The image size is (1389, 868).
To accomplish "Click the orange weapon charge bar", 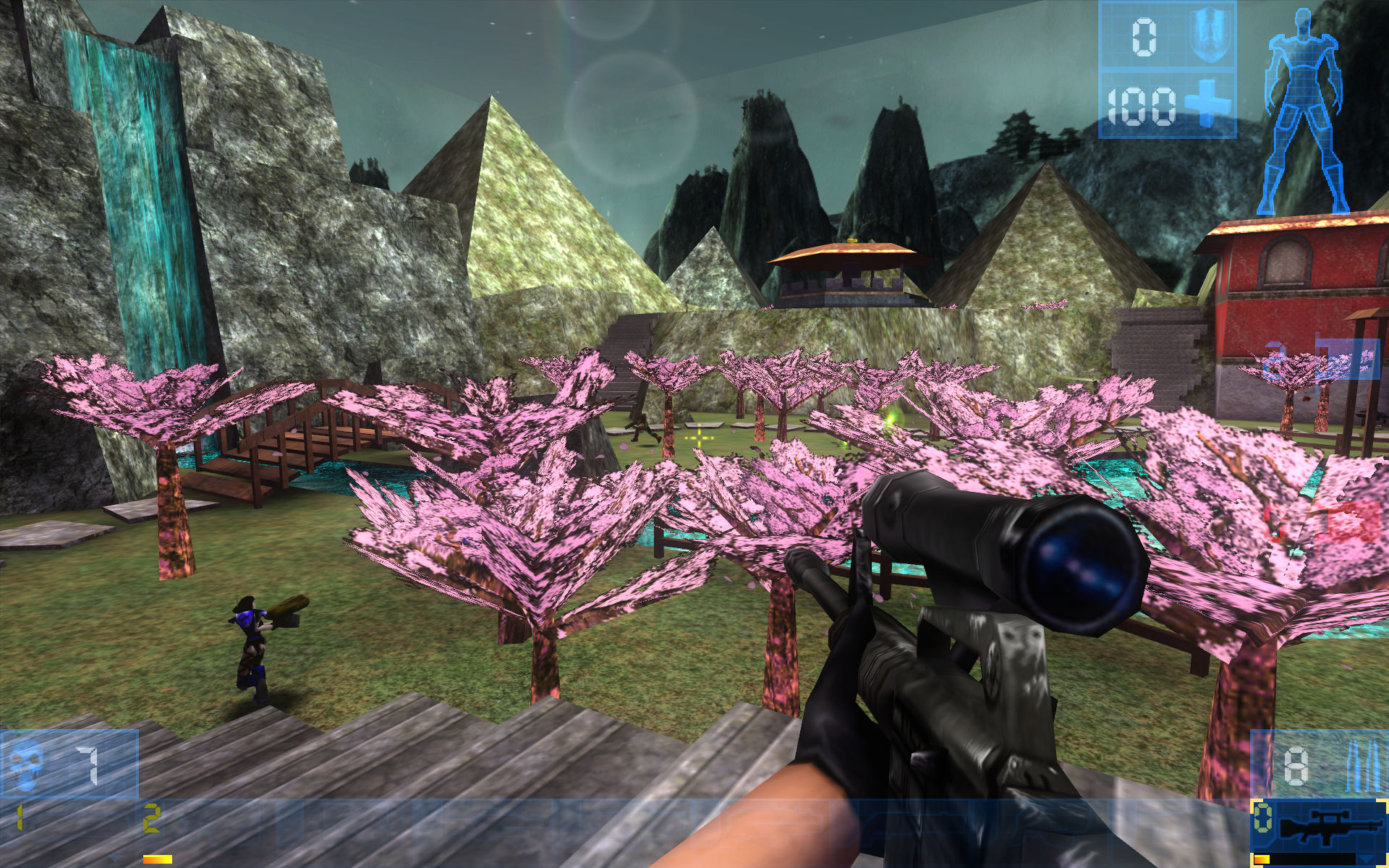I will click(x=1261, y=859).
